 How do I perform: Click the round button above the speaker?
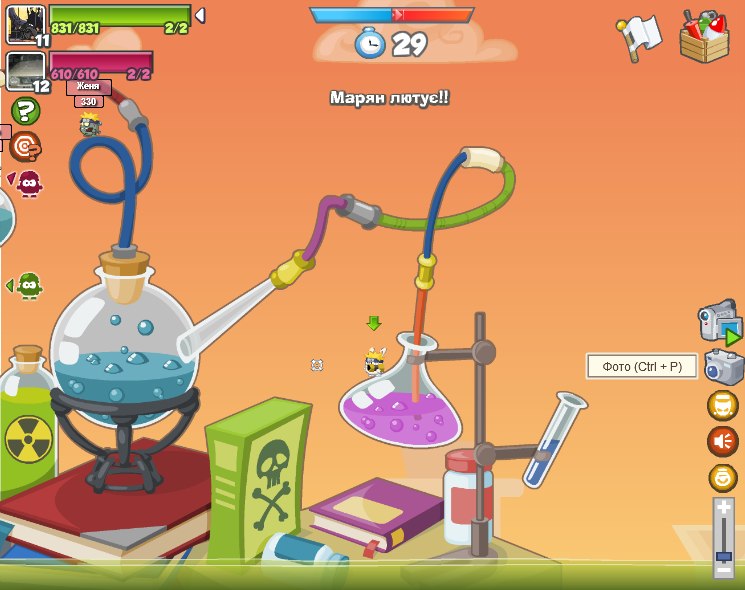pos(722,405)
